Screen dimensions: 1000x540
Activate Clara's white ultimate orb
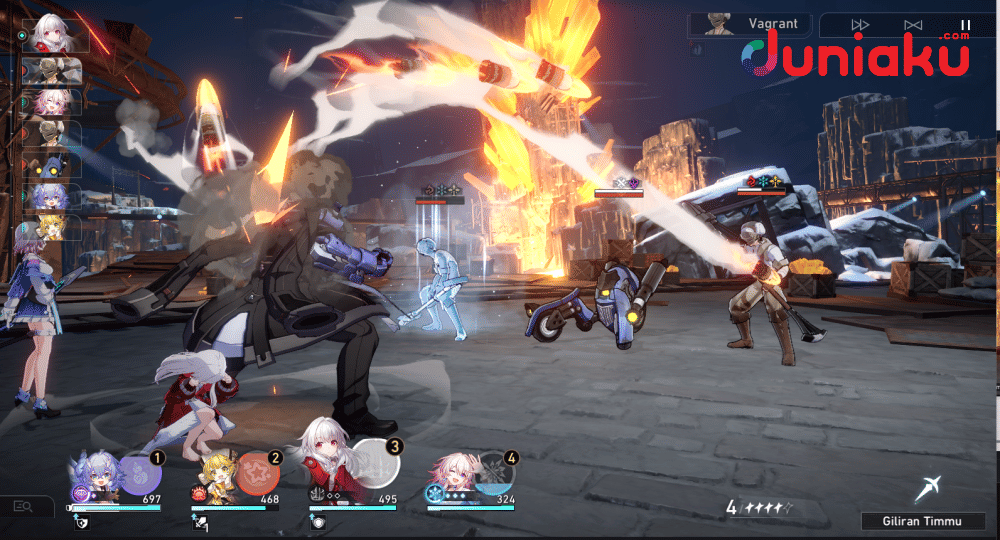[x=374, y=463]
